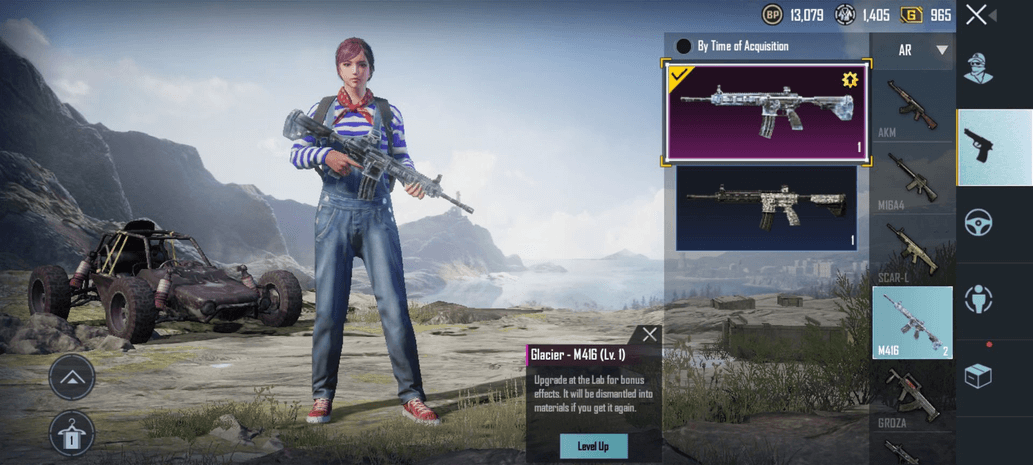Close the inventory screen
Image resolution: width=1033 pixels, height=465 pixels.
tap(977, 14)
